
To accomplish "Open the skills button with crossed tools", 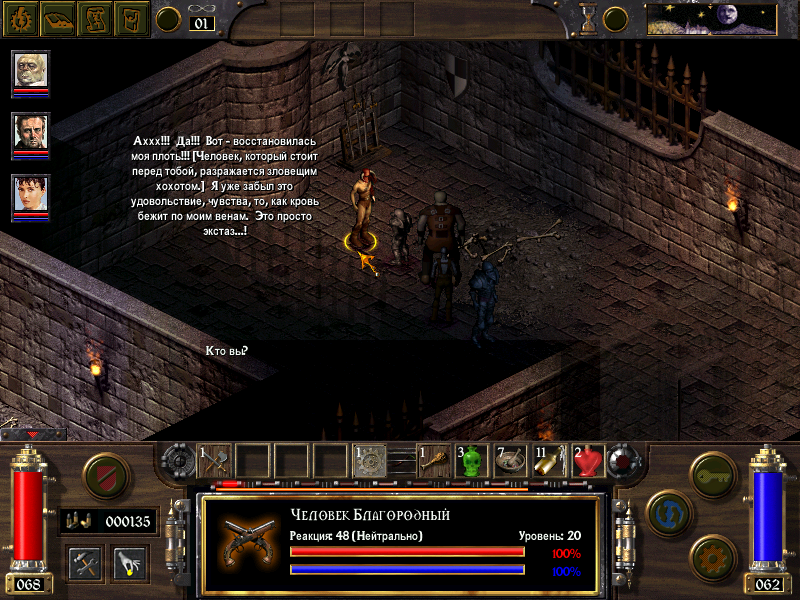I will pos(85,563).
